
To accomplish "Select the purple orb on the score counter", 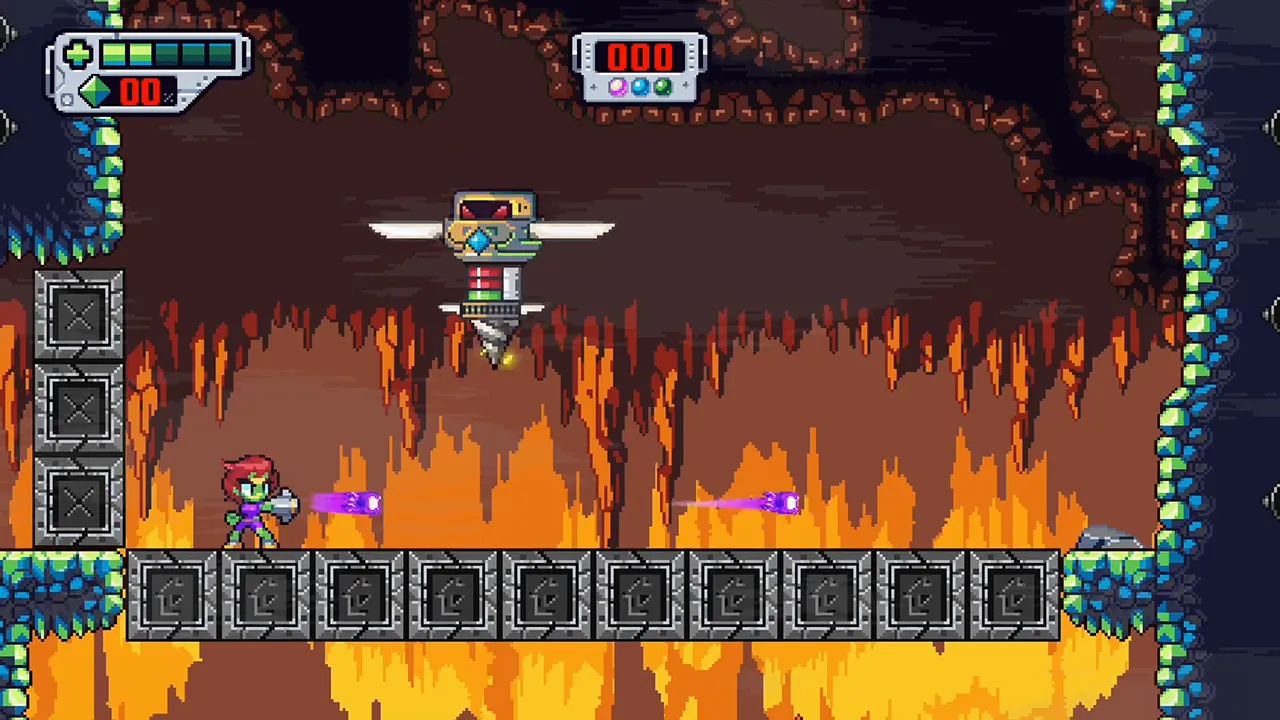I will click(x=618, y=87).
